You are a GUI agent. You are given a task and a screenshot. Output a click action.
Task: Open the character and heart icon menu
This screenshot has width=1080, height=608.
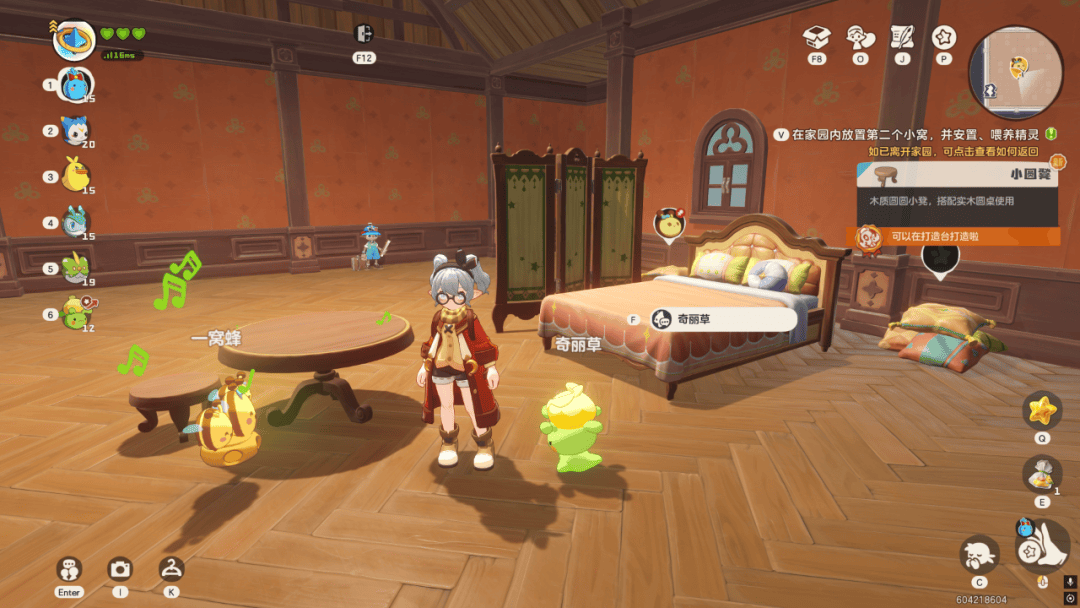pyautogui.click(x=860, y=37)
